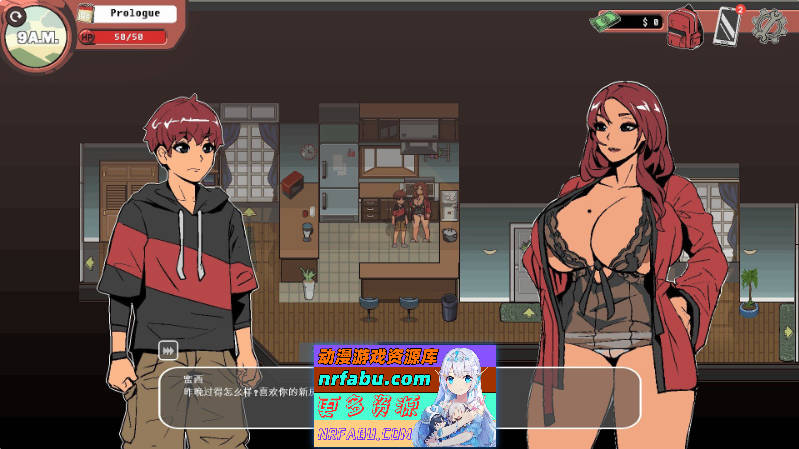
Task: Click the time-skip arrow on the clock
Action: (15, 15)
